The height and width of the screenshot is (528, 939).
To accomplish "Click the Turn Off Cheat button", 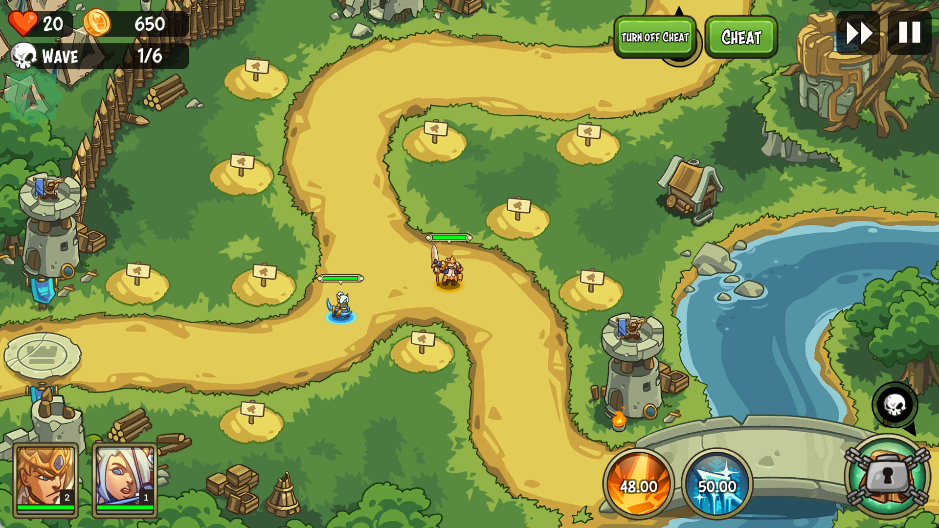I will pyautogui.click(x=655, y=37).
